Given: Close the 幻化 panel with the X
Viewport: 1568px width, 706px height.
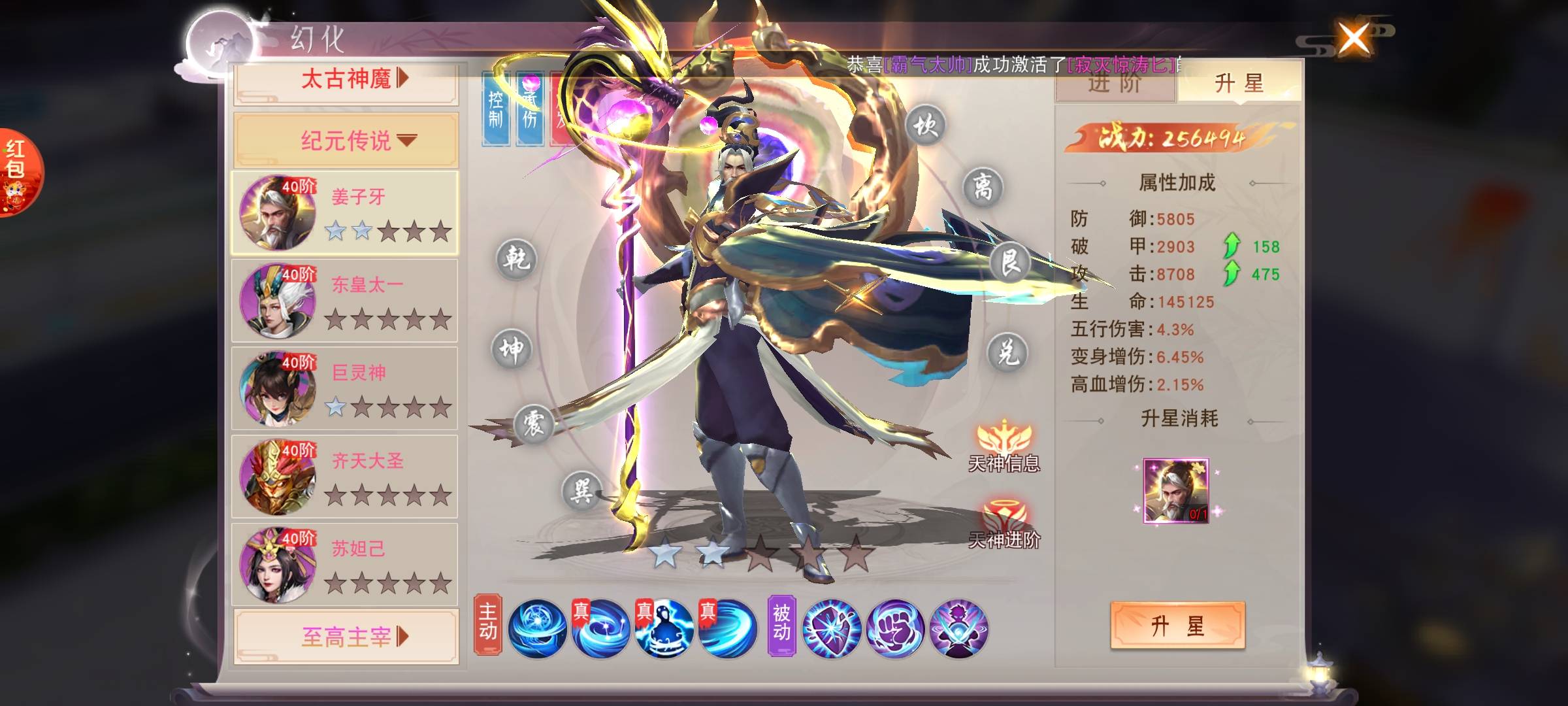Looking at the screenshot, I should click(x=1354, y=39).
